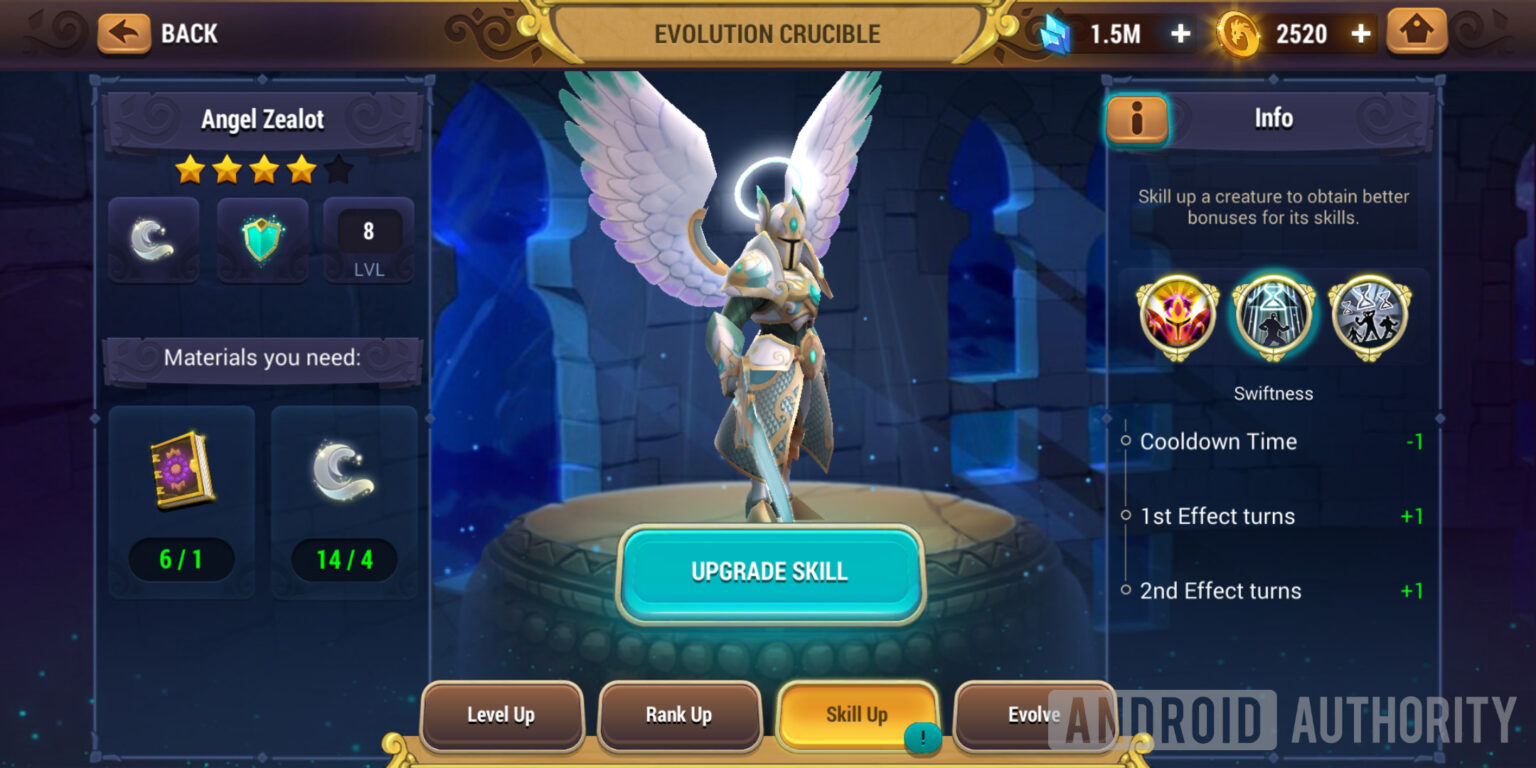The width and height of the screenshot is (1536, 768).
Task: Switch to the Rank Up tab
Action: (x=681, y=715)
